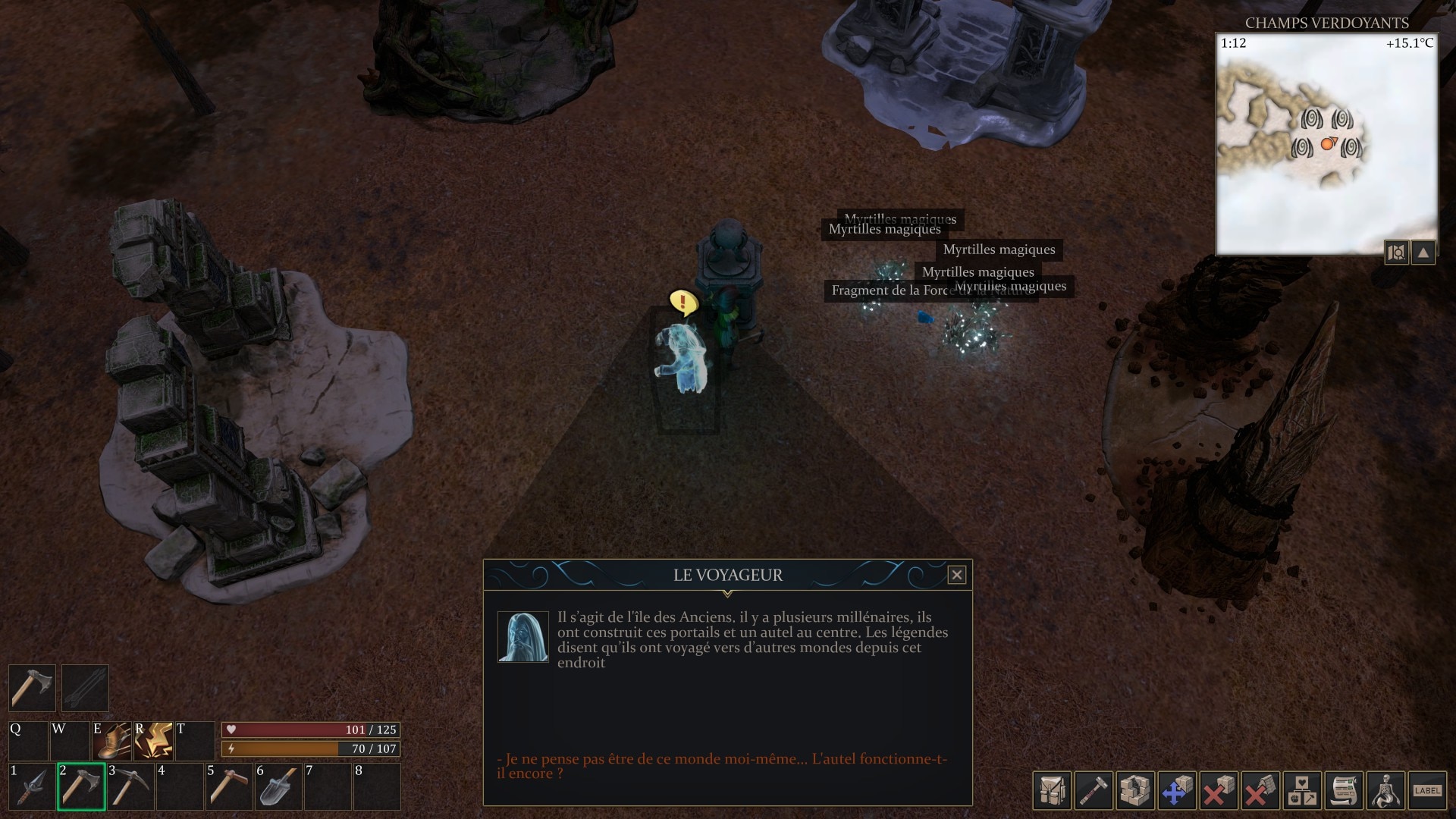
Task: Open the skeleton character sheet
Action: [1385, 791]
